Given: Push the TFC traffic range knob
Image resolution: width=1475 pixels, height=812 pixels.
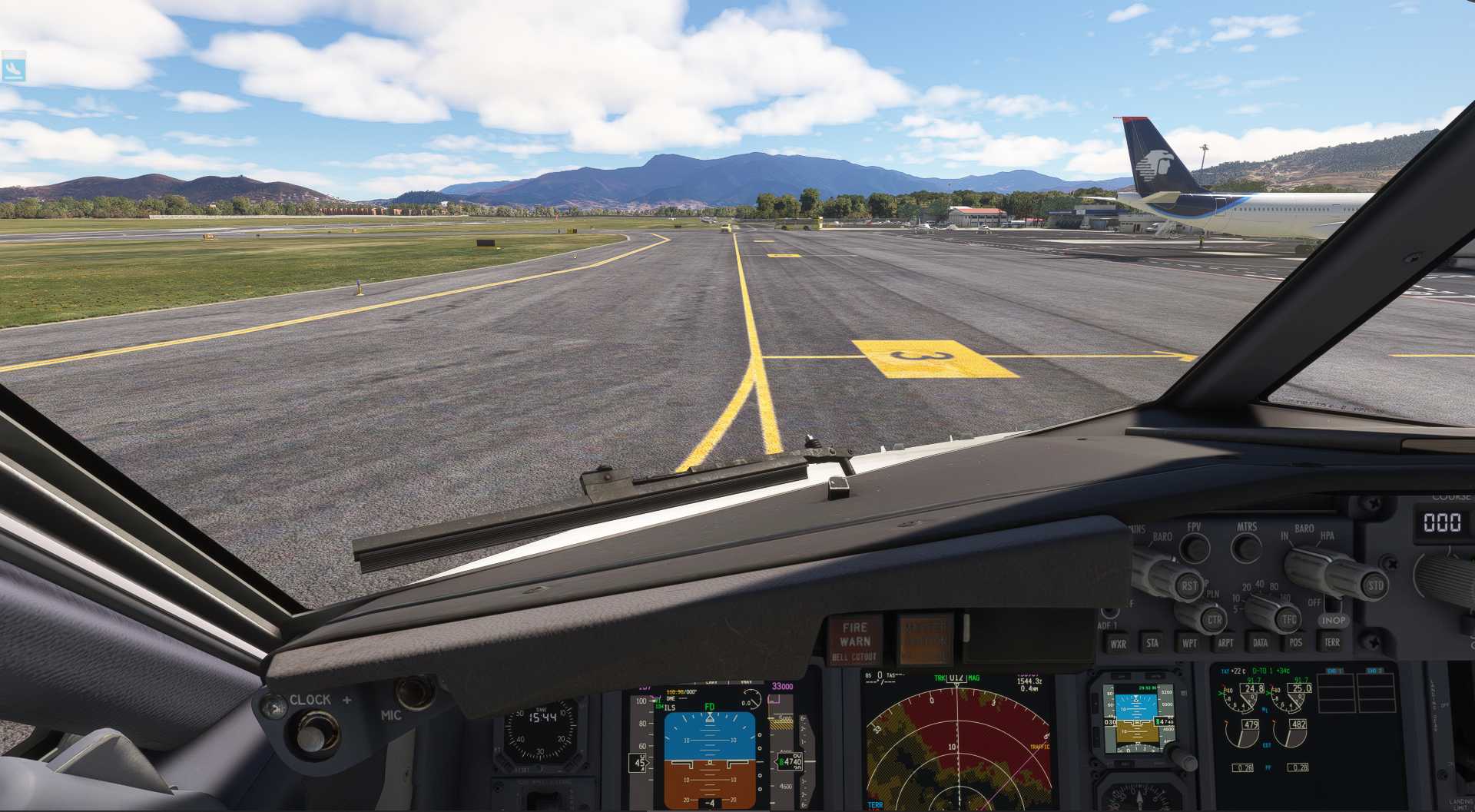Looking at the screenshot, I should [1288, 619].
